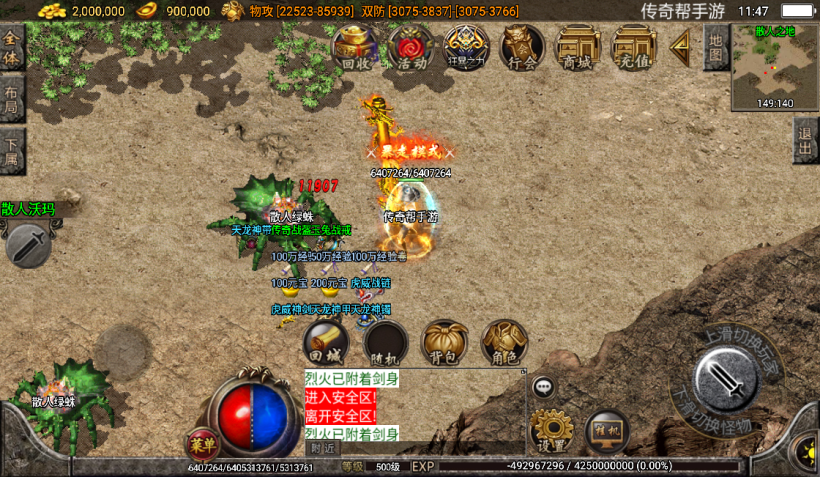Click the 散人之地 minimap
Viewport: 820px width, 477px height.
(x=775, y=66)
